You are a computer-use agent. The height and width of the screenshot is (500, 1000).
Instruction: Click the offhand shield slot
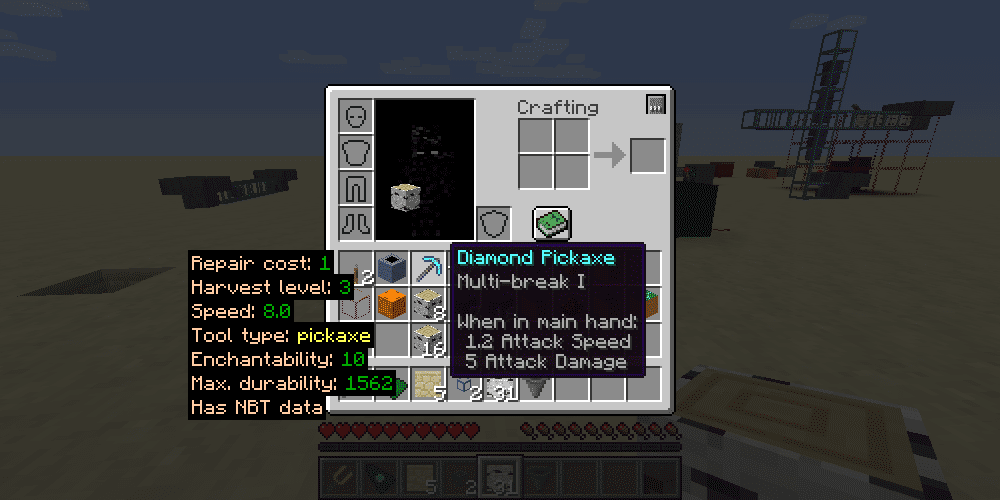492,222
